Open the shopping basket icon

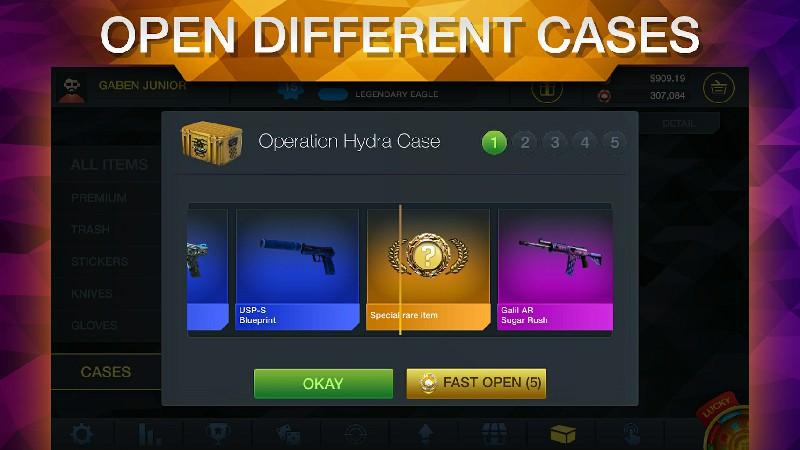[x=718, y=88]
